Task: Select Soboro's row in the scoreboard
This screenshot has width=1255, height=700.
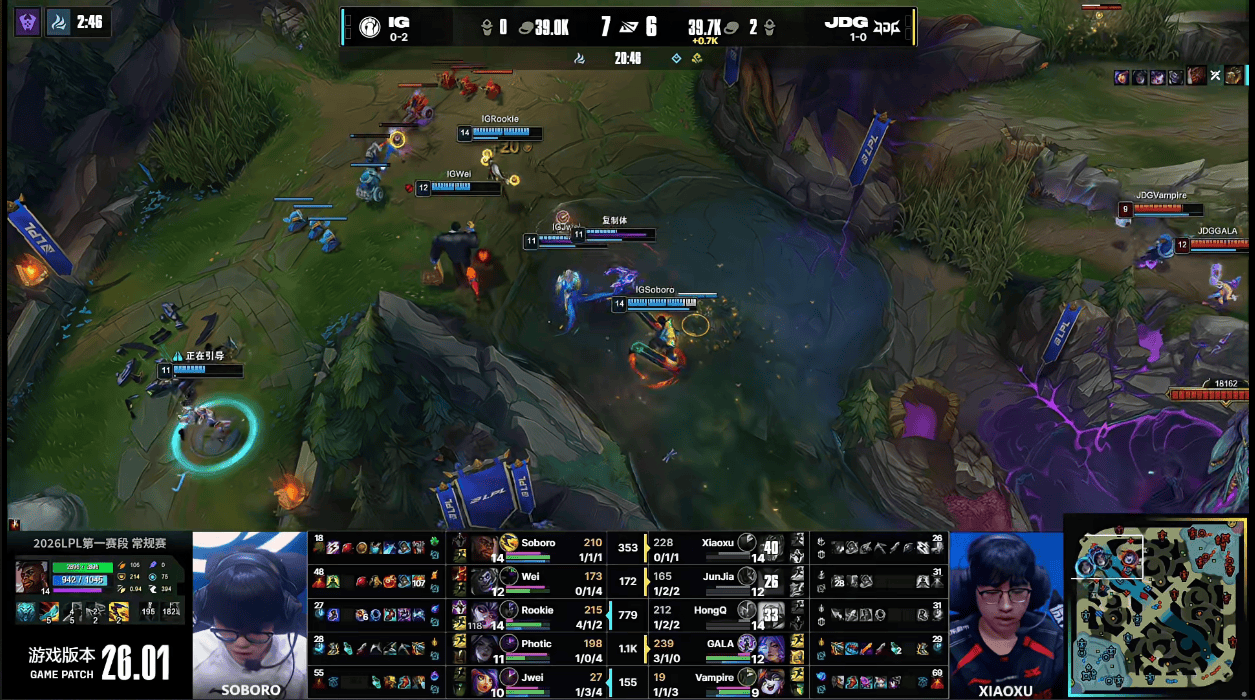Action: pos(540,548)
